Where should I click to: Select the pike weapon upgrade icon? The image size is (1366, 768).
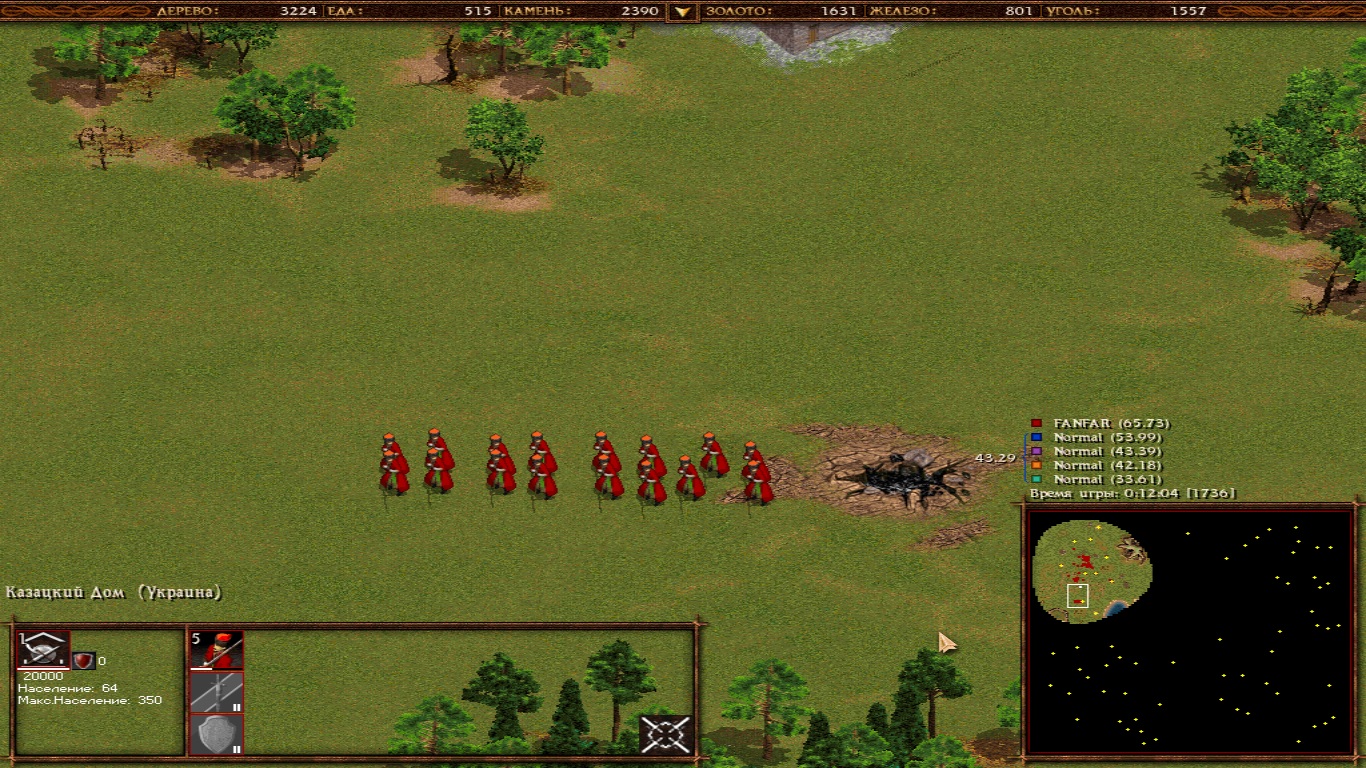216,692
